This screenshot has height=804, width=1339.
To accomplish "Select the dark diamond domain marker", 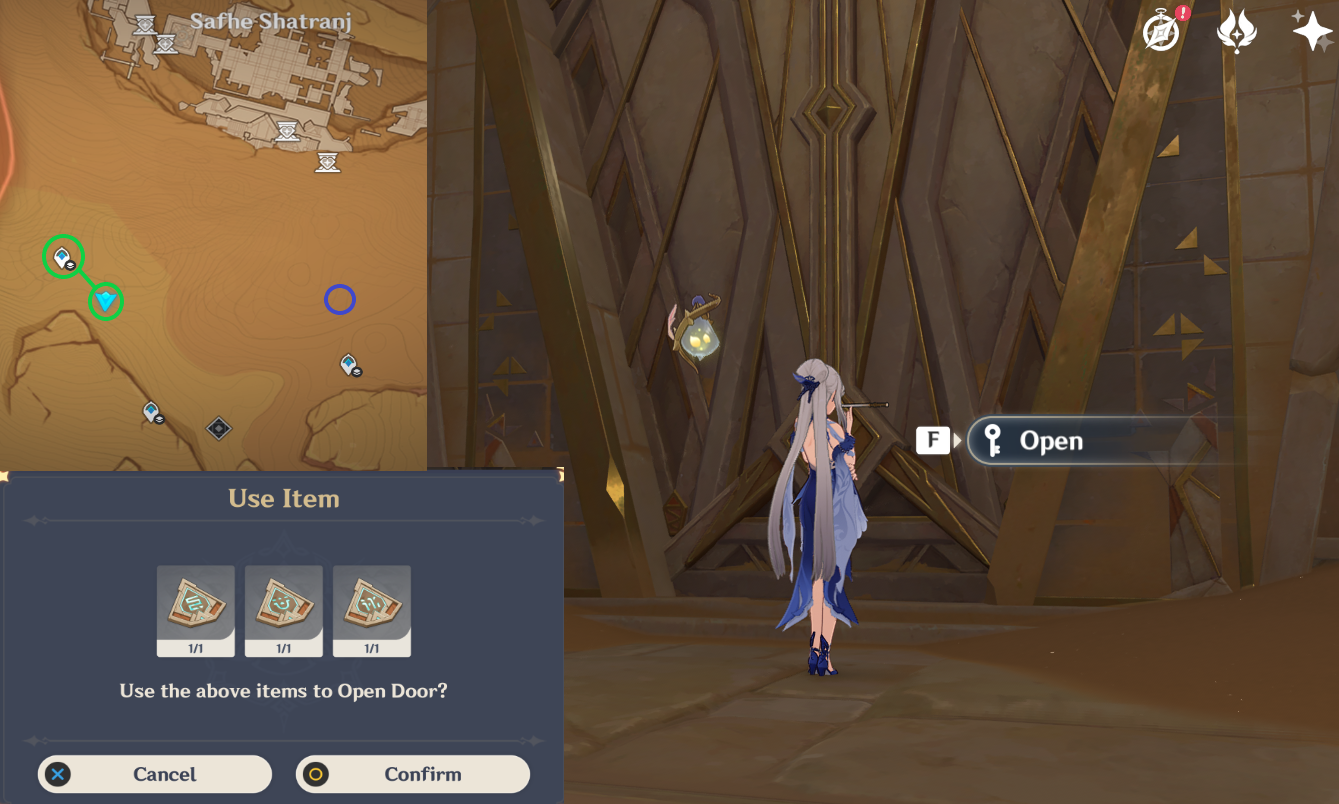I will [218, 429].
